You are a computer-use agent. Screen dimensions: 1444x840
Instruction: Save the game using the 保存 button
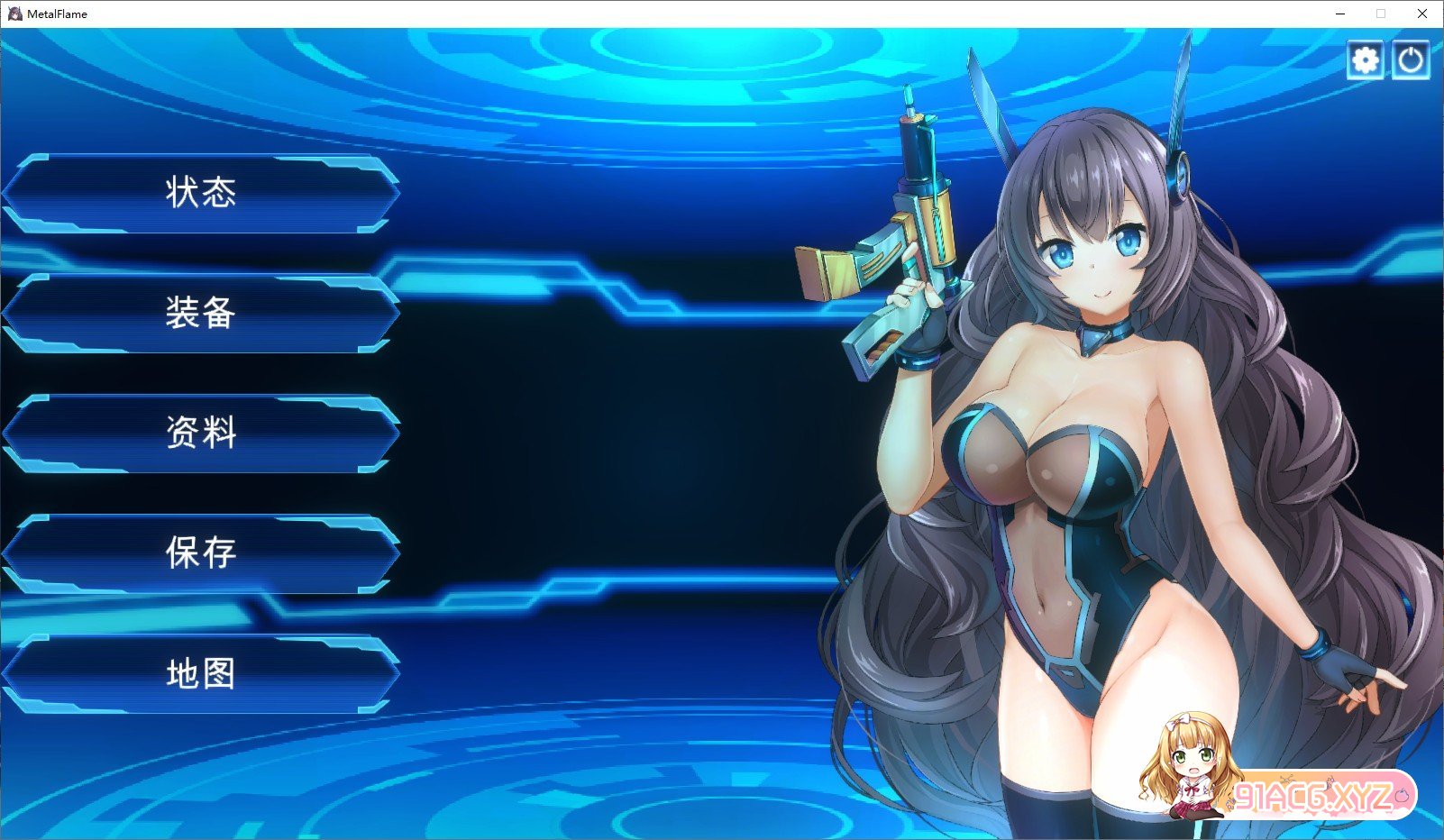point(200,553)
